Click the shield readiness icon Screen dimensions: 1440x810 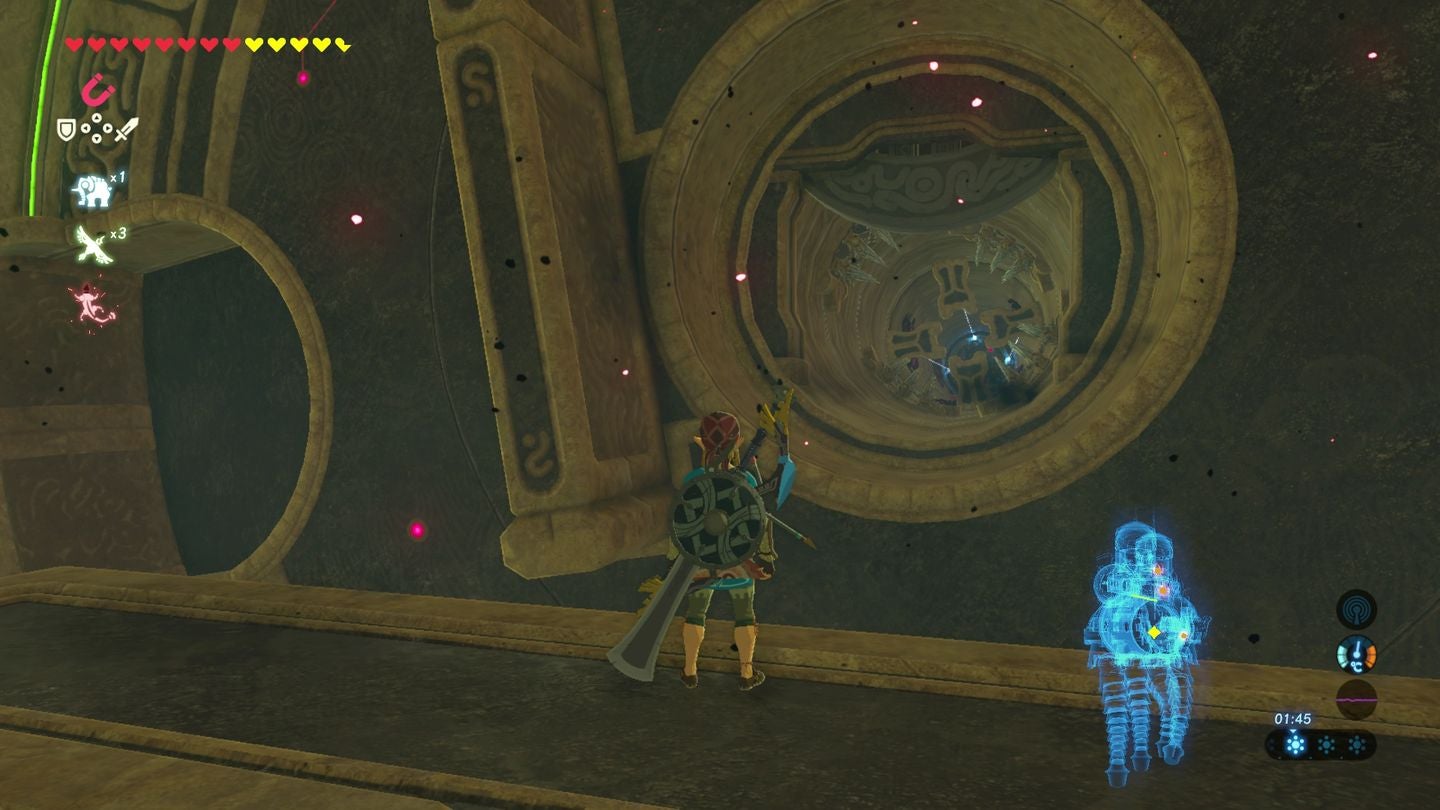coord(65,128)
